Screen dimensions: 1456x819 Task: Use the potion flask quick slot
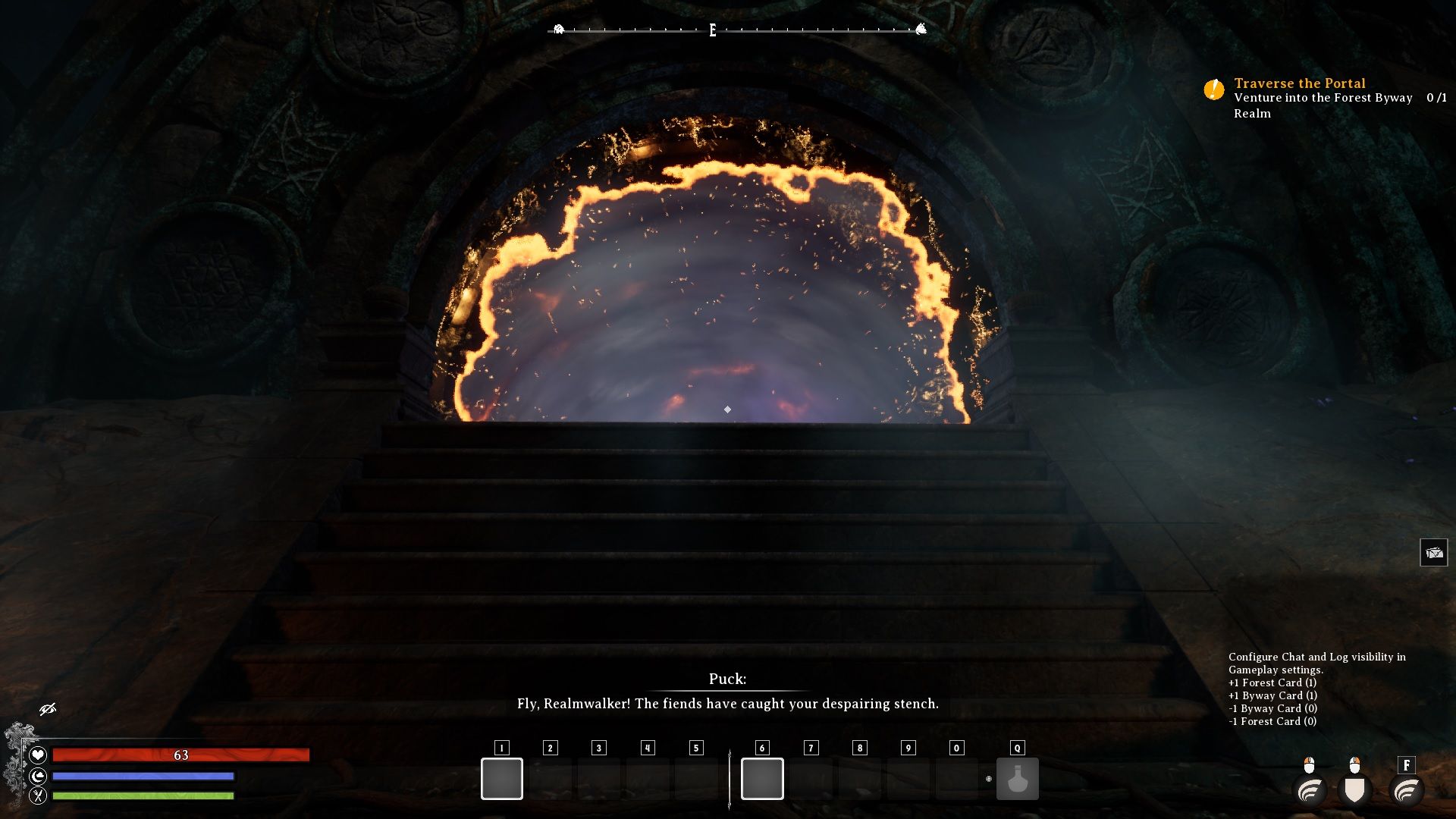click(1017, 779)
